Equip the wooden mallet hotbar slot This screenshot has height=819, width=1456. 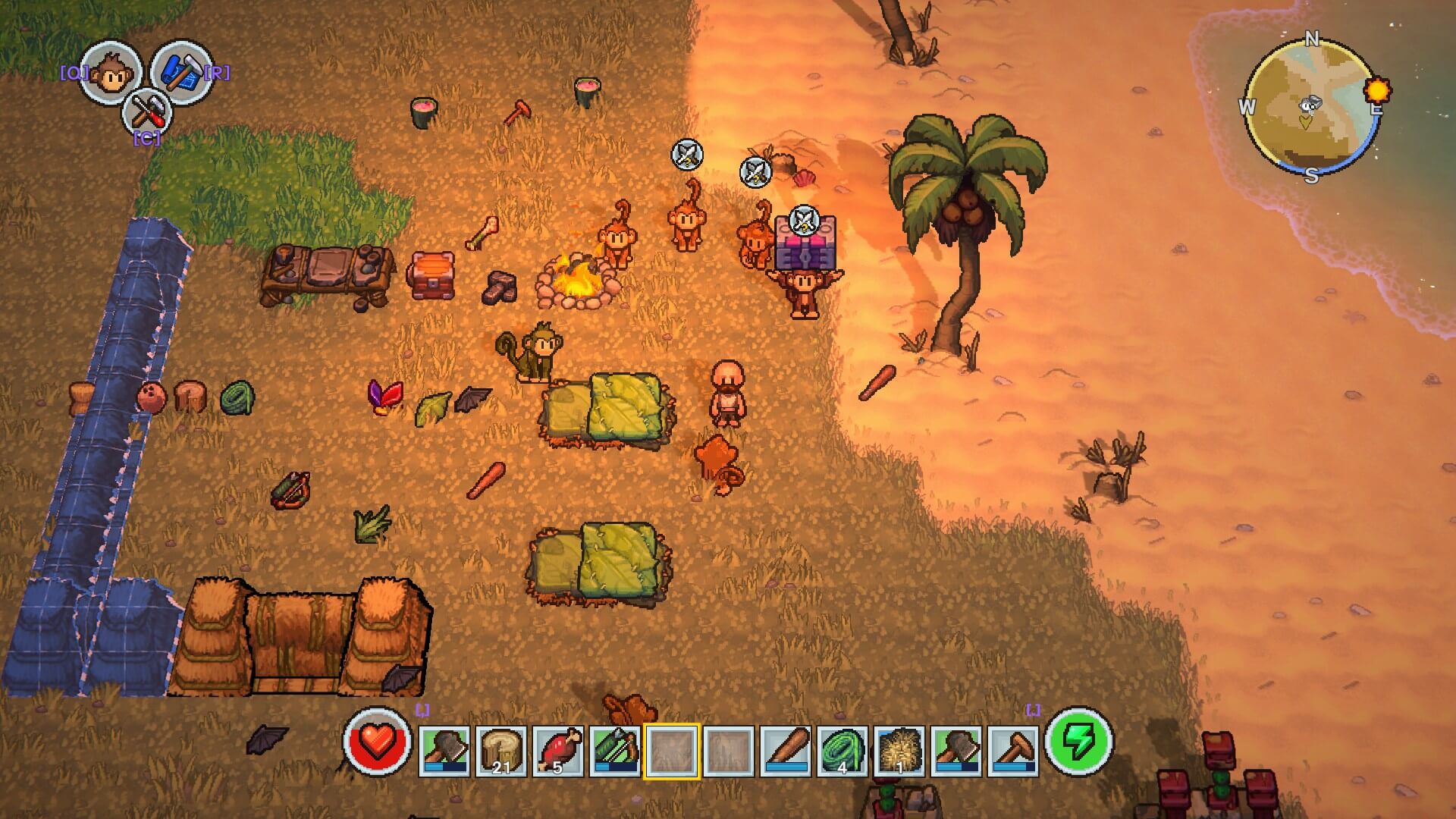click(x=1013, y=751)
